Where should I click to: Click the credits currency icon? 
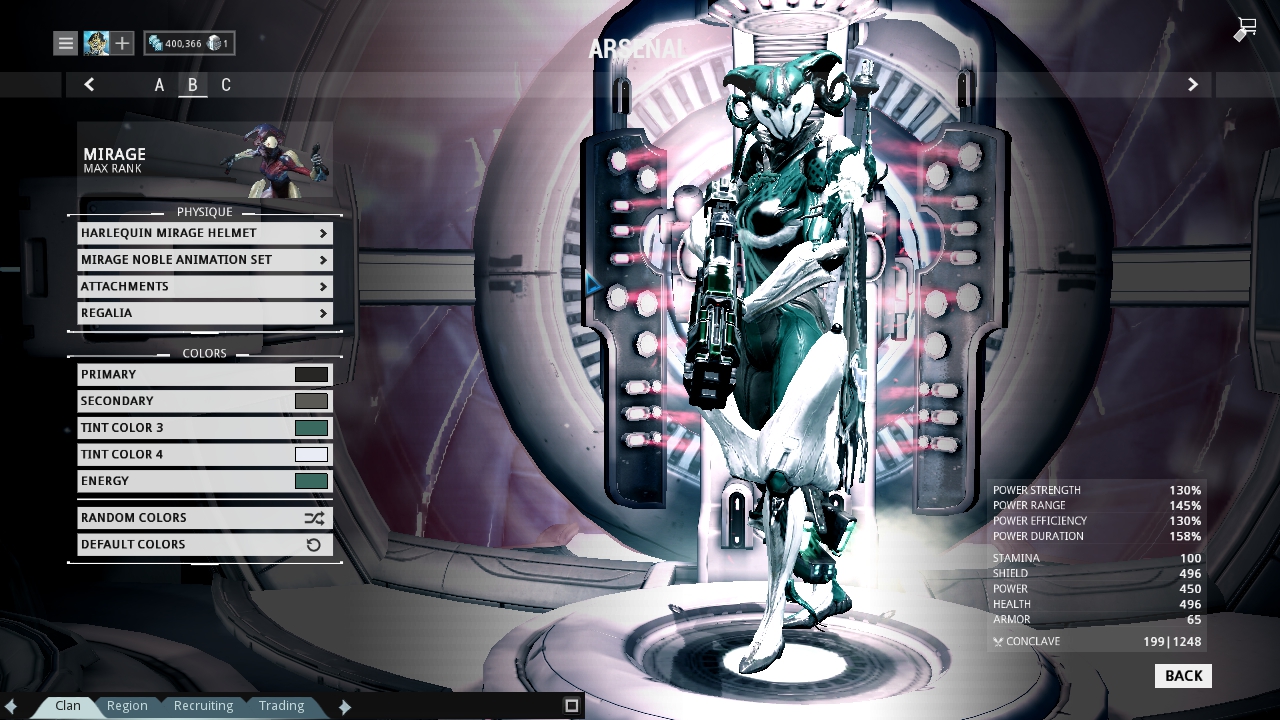[x=158, y=43]
